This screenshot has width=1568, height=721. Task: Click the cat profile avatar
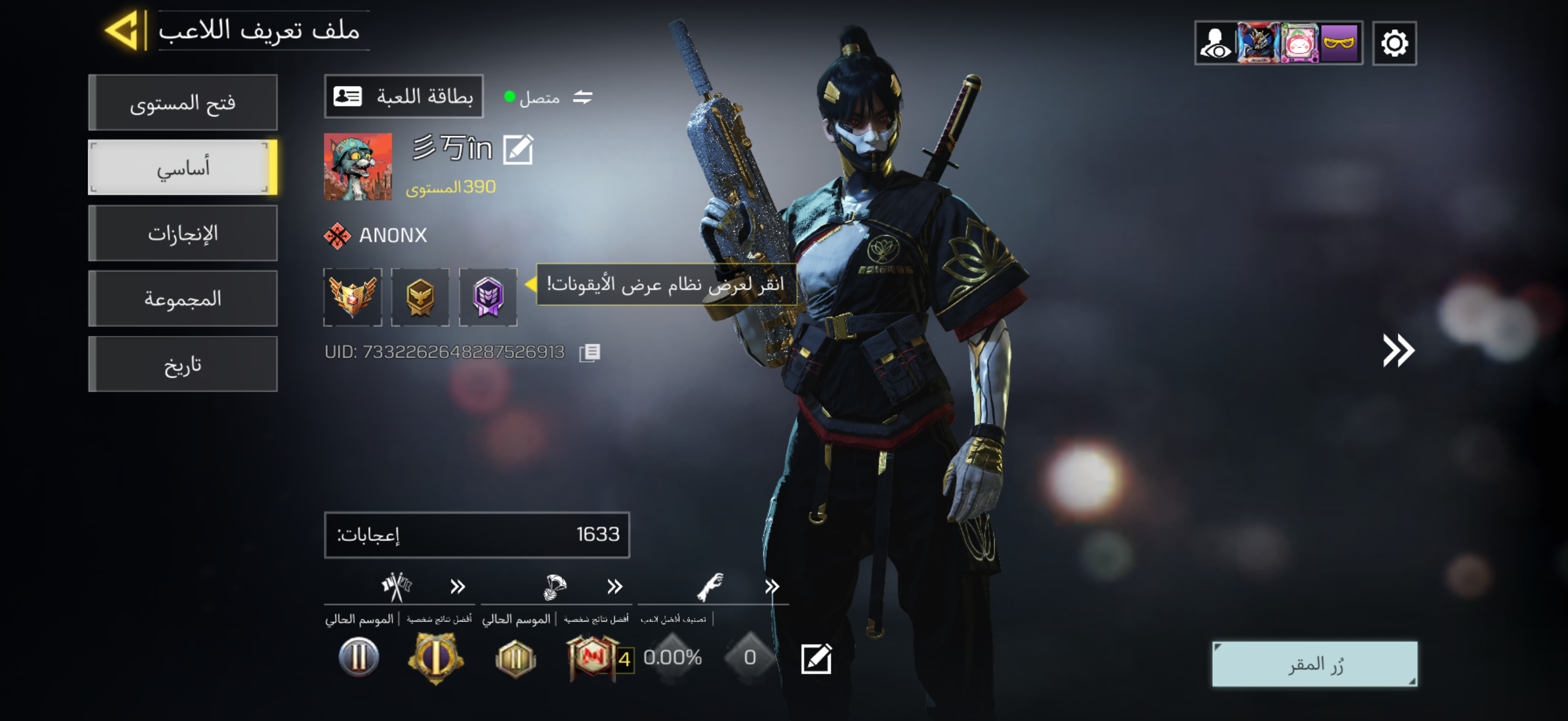(x=358, y=167)
